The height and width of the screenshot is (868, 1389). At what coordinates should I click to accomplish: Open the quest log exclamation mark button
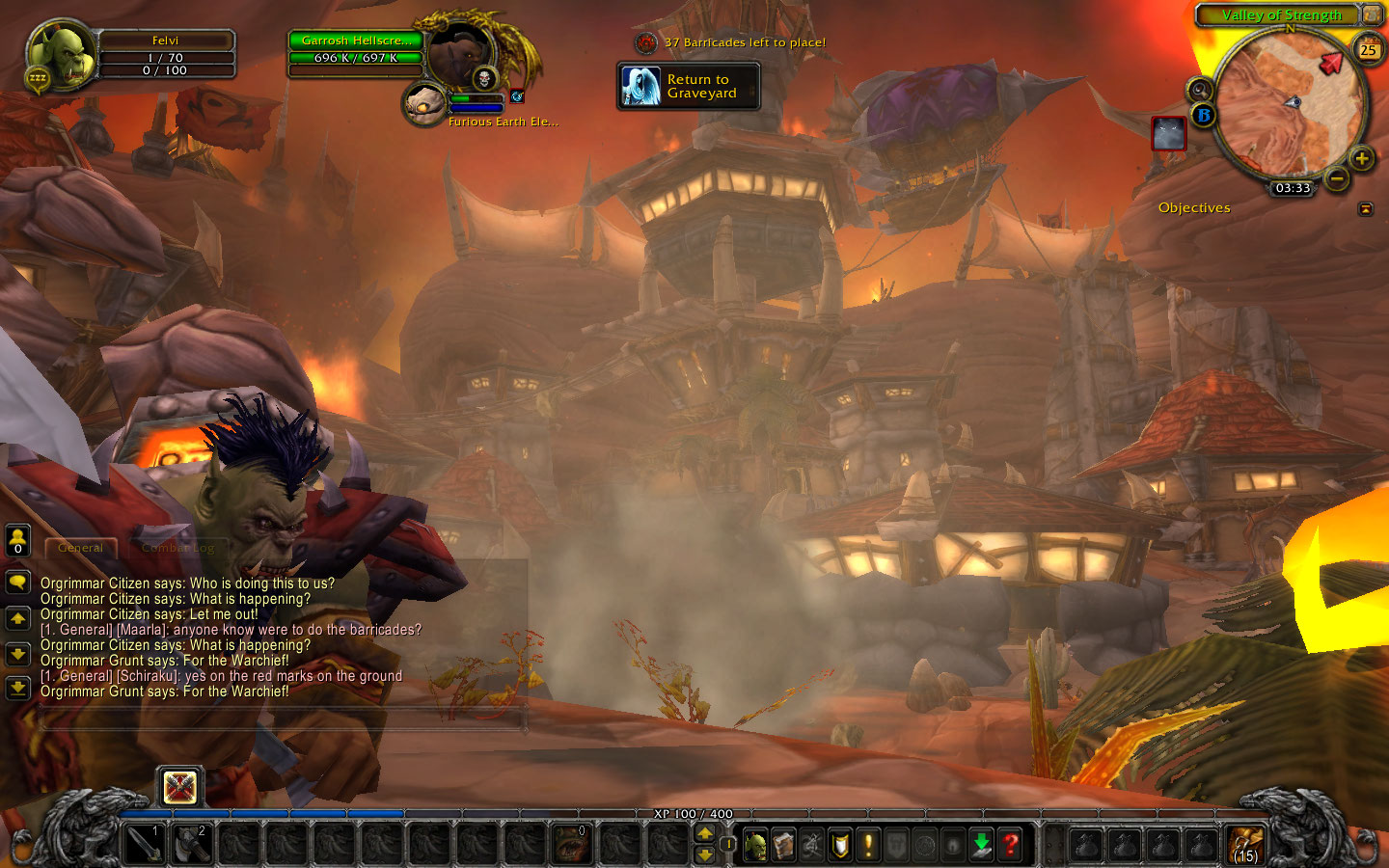click(868, 846)
